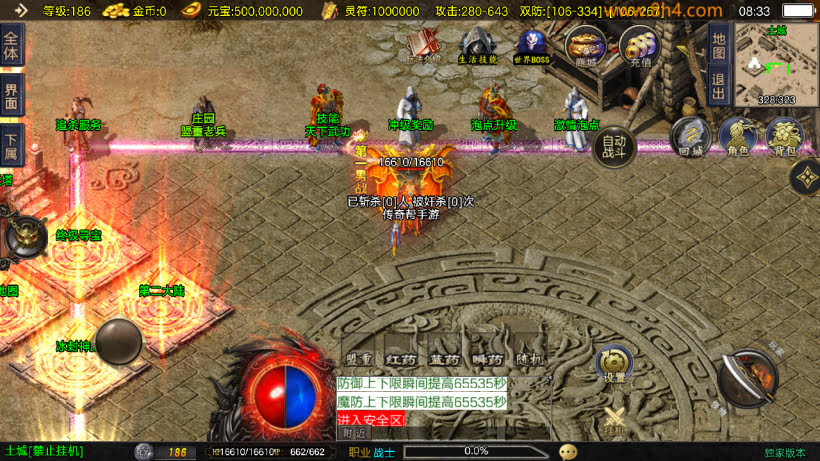
Task: Select the 界面 tab
Action: (x=11, y=96)
